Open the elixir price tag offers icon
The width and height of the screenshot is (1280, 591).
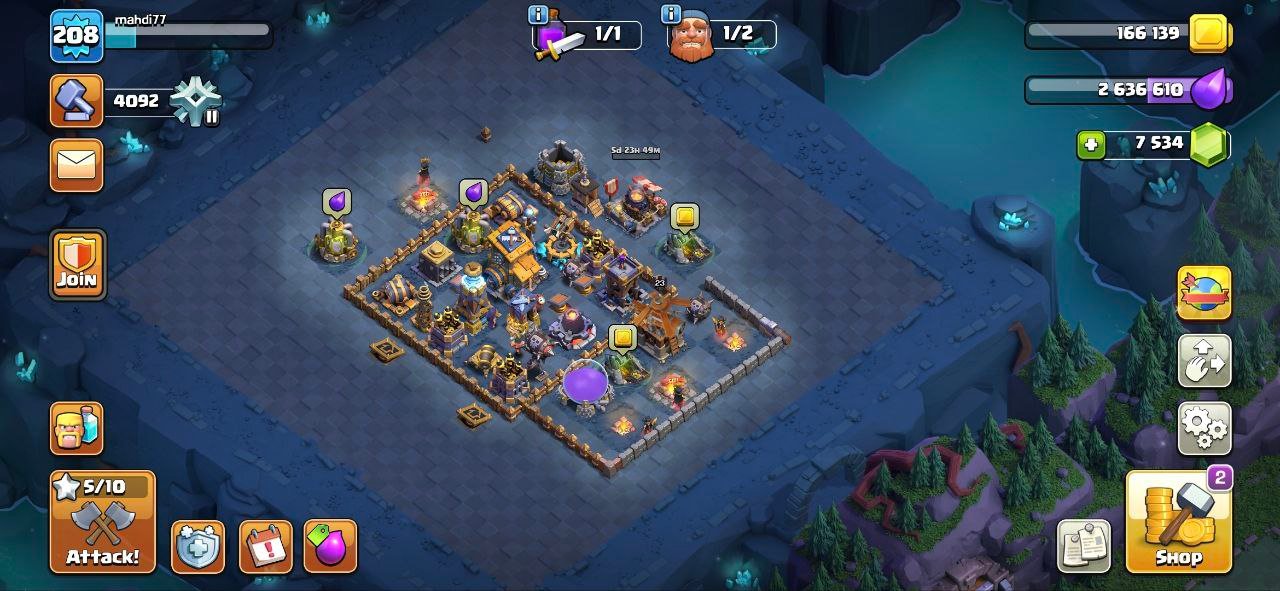pyautogui.click(x=330, y=547)
